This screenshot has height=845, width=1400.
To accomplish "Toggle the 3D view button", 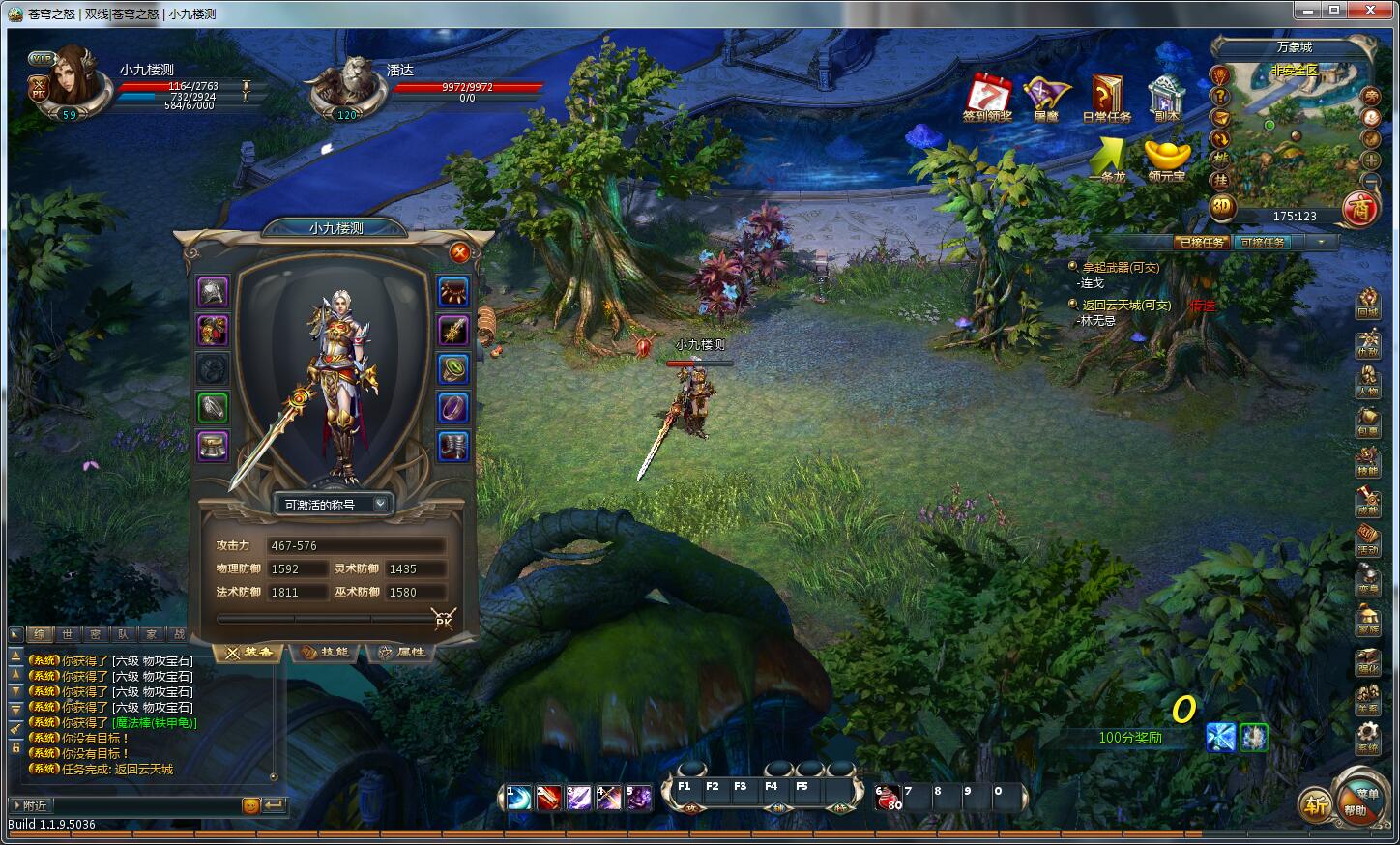I will tap(1222, 206).
